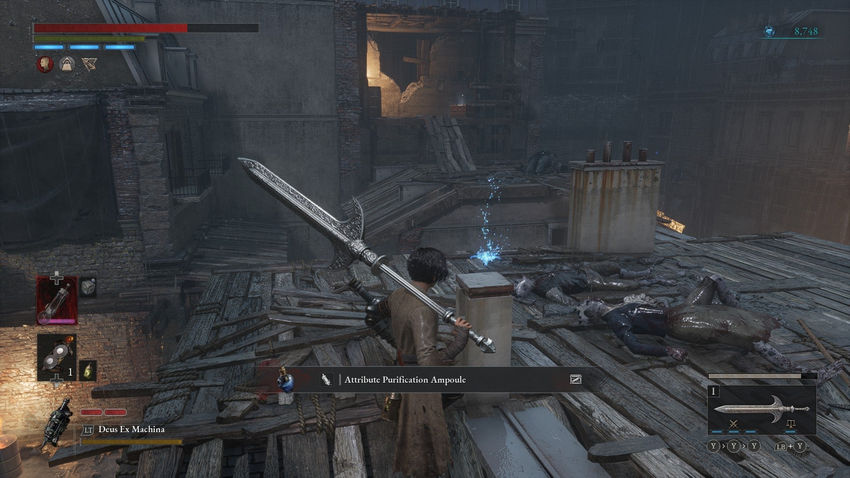Select the lower belt slot with count 1
The image size is (850, 478).
click(57, 357)
